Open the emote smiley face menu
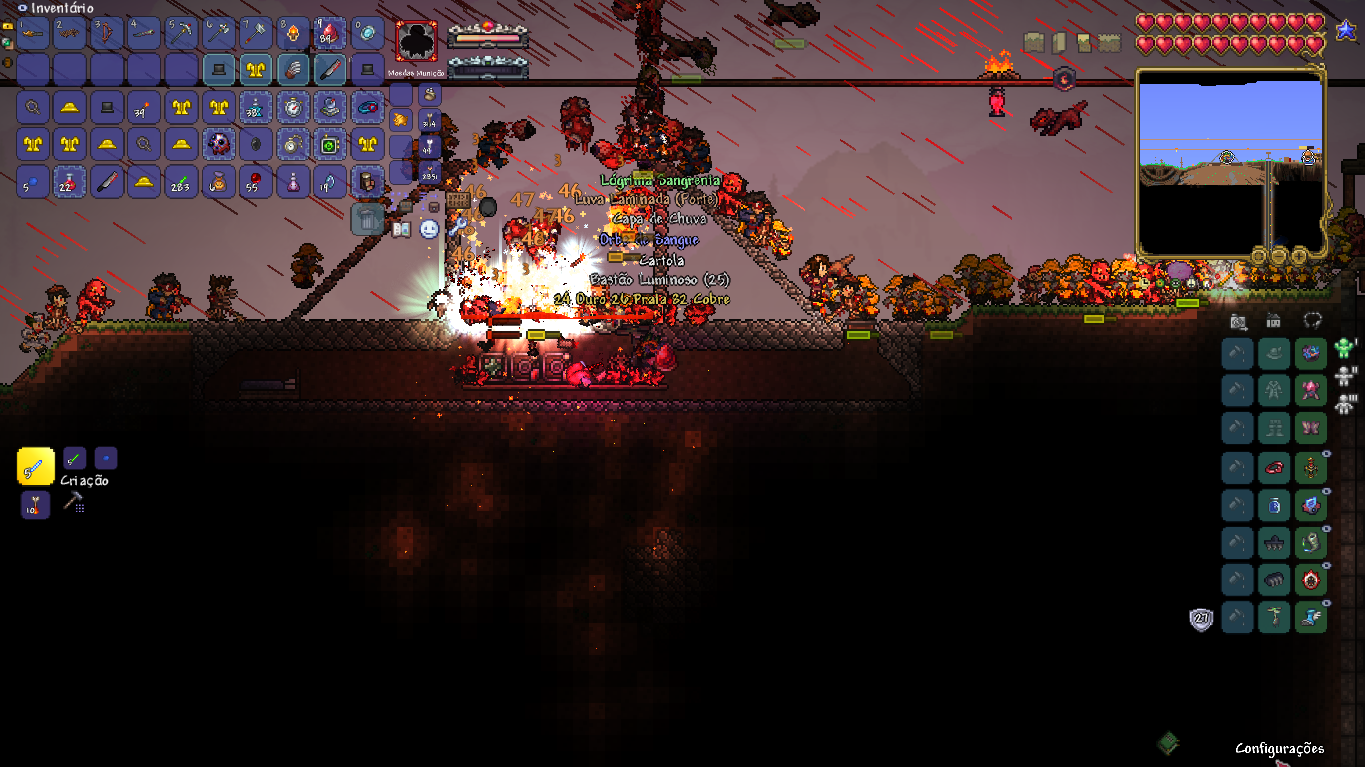Viewport: 1365px width, 767px height. 429,229
